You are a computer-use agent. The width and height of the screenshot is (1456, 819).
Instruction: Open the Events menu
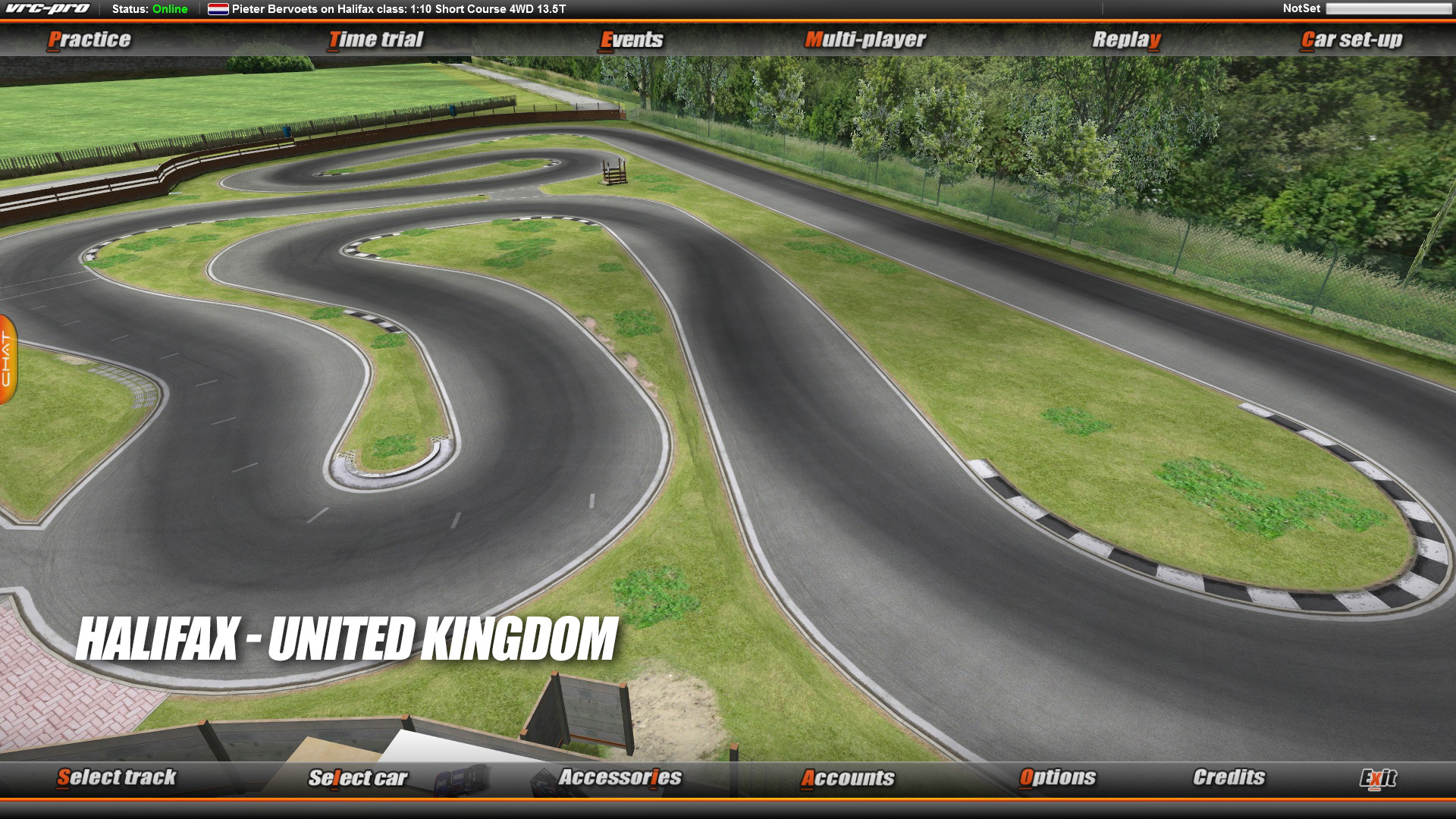632,39
